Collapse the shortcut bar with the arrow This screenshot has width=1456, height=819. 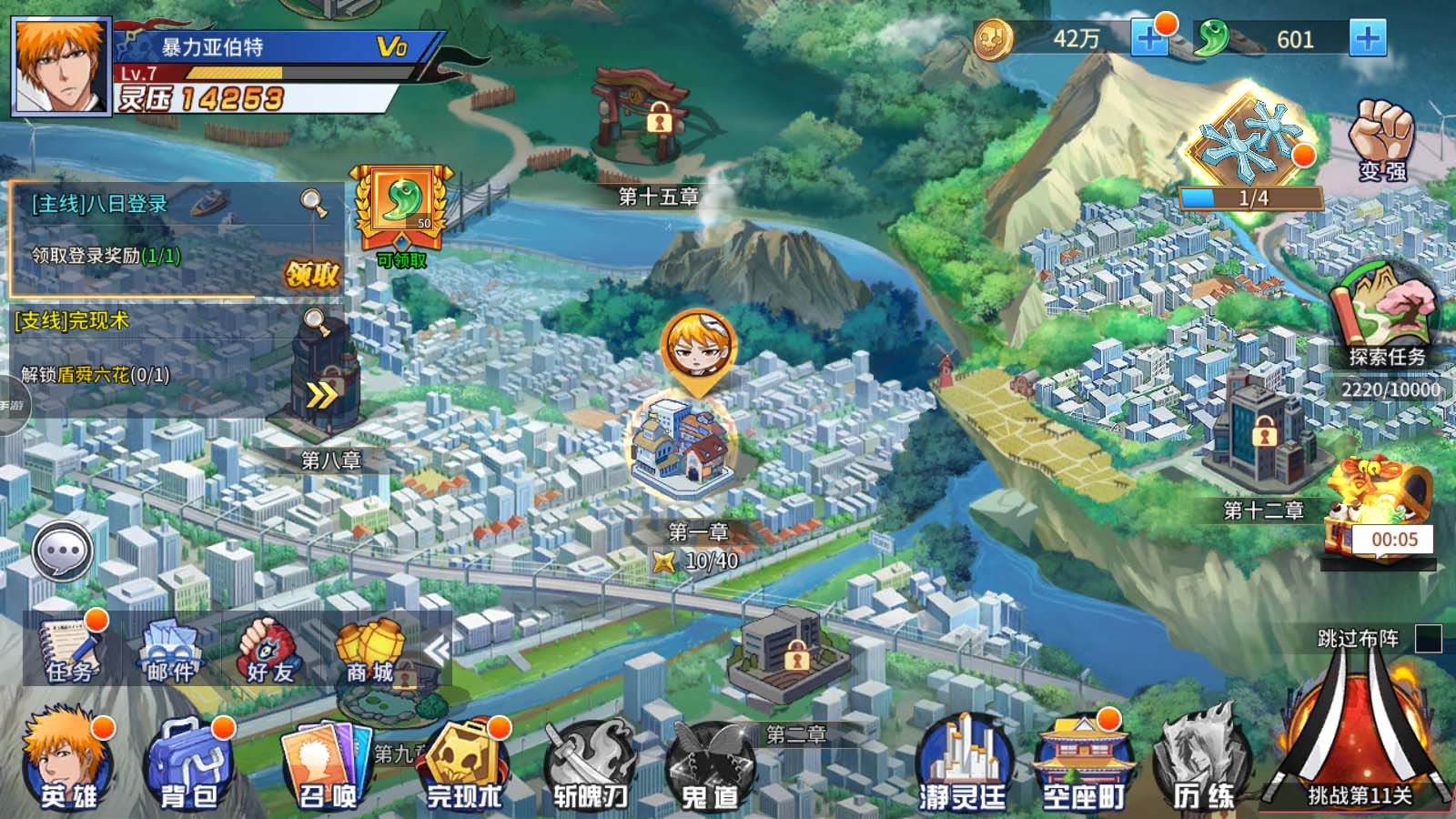(438, 651)
